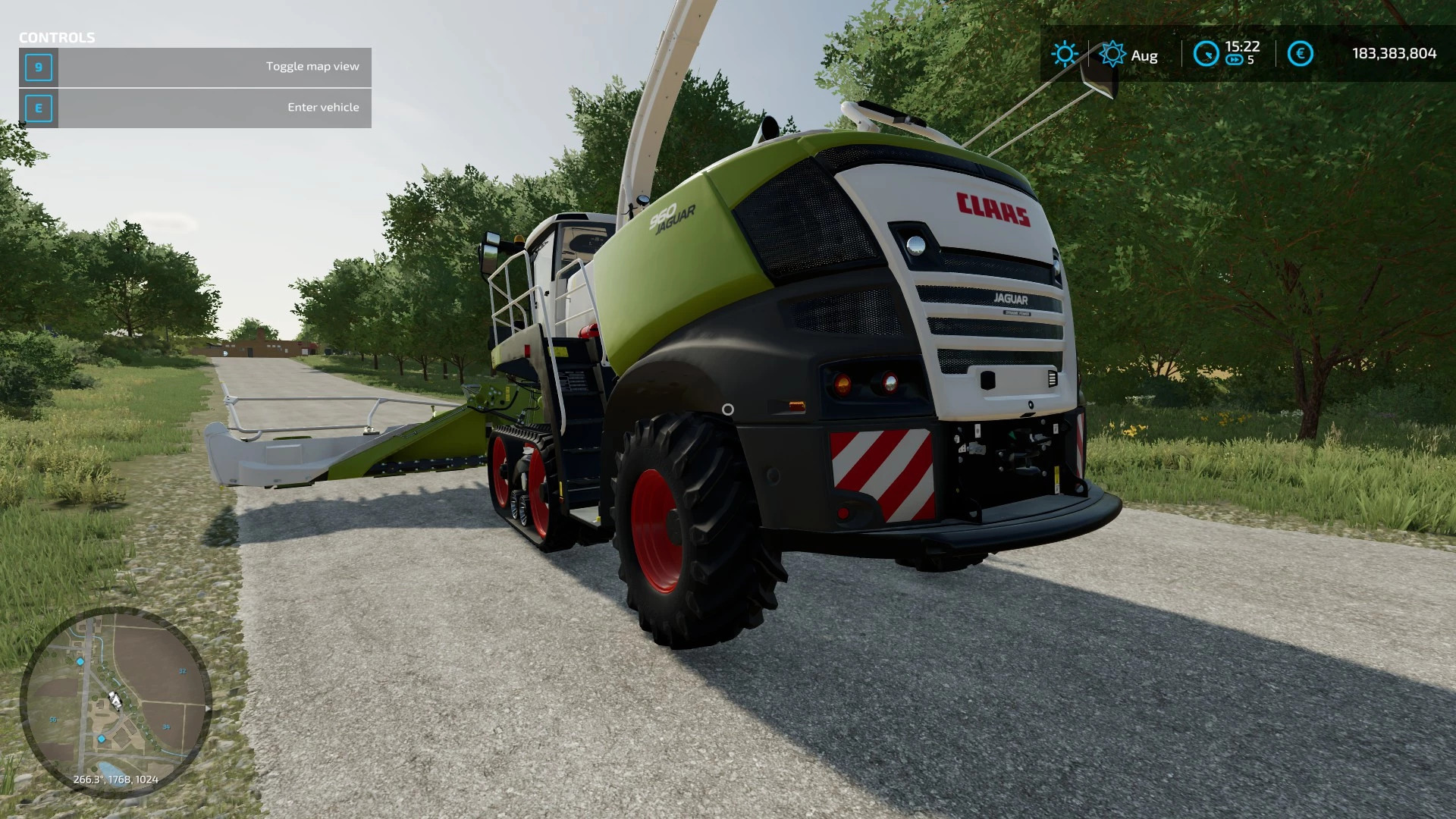Choose the Enter vehicle control row
The image size is (1456, 819).
[x=196, y=108]
